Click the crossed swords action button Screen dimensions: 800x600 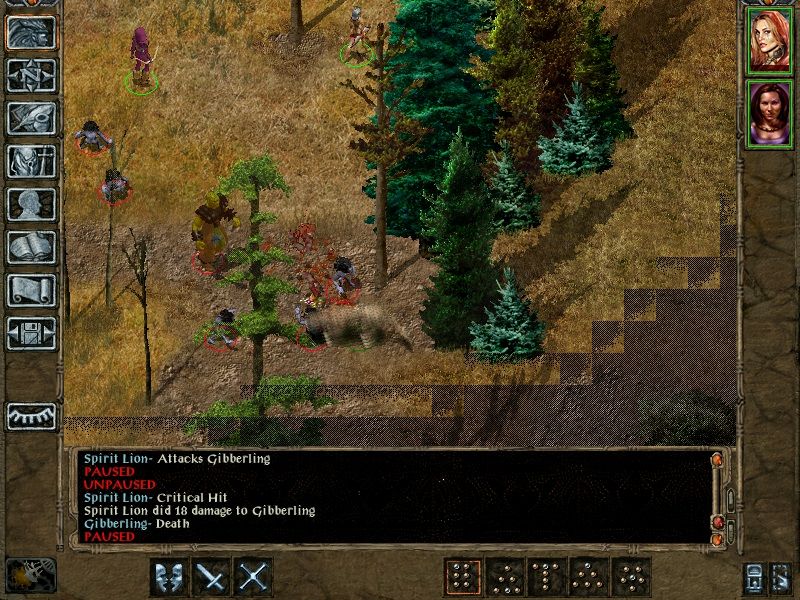tap(254, 577)
